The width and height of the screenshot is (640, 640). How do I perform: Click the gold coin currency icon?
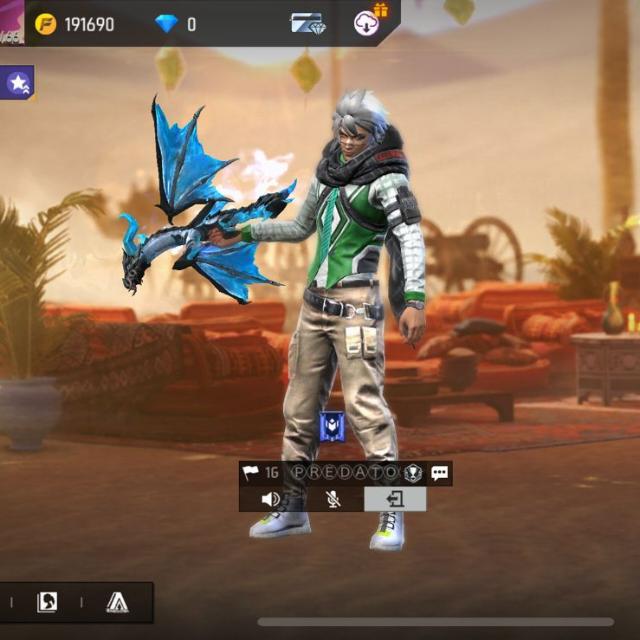45,24
